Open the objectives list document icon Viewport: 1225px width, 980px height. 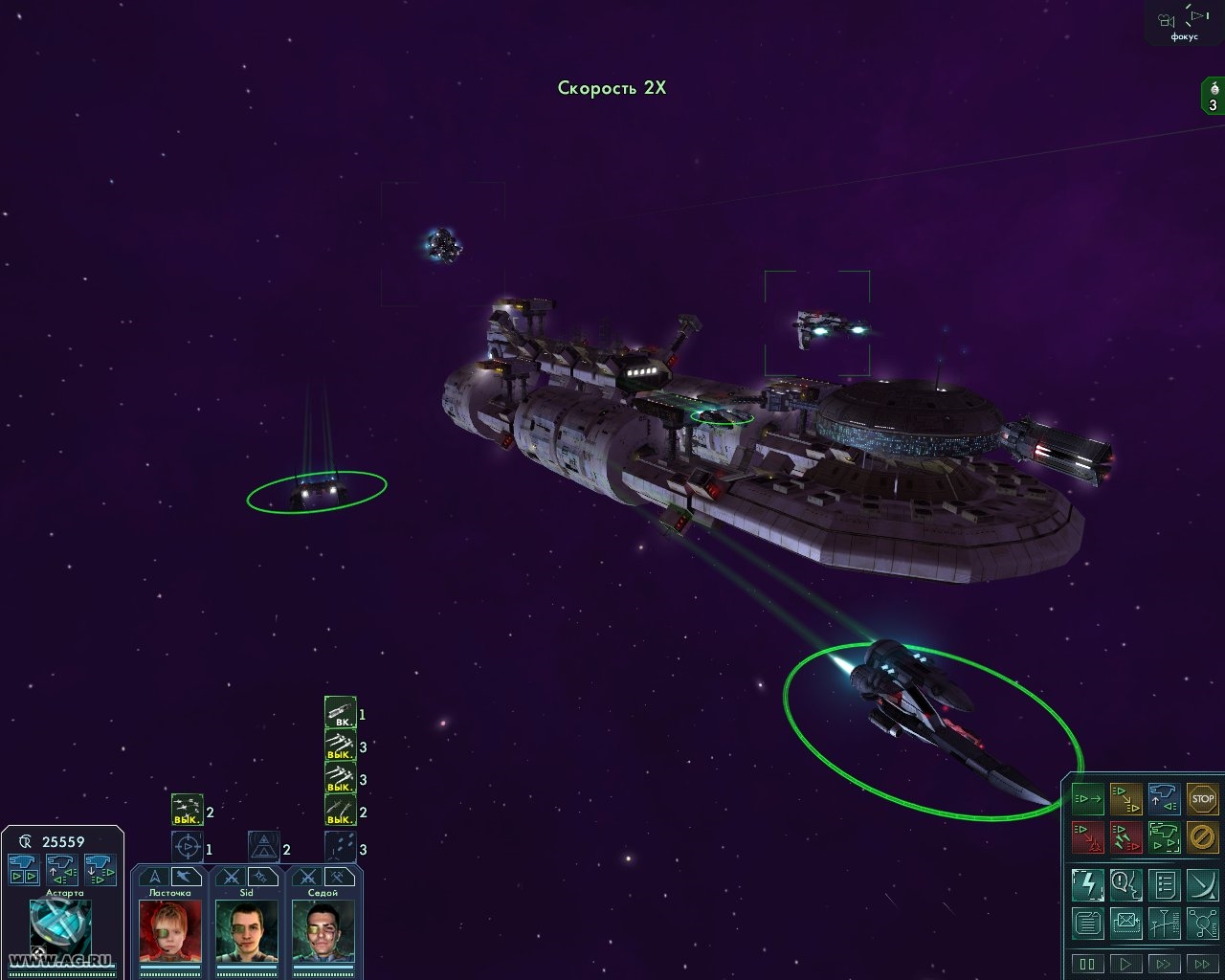[1164, 884]
